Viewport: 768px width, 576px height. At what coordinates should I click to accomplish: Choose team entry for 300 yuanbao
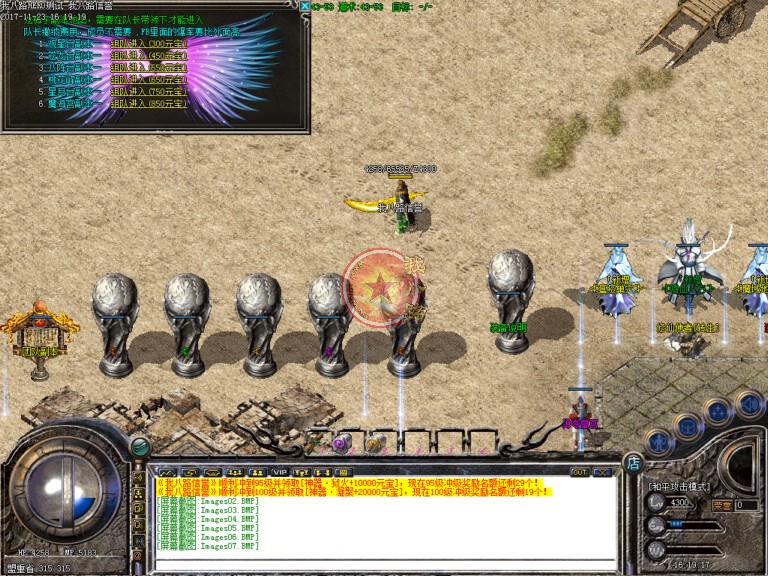[x=147, y=43]
